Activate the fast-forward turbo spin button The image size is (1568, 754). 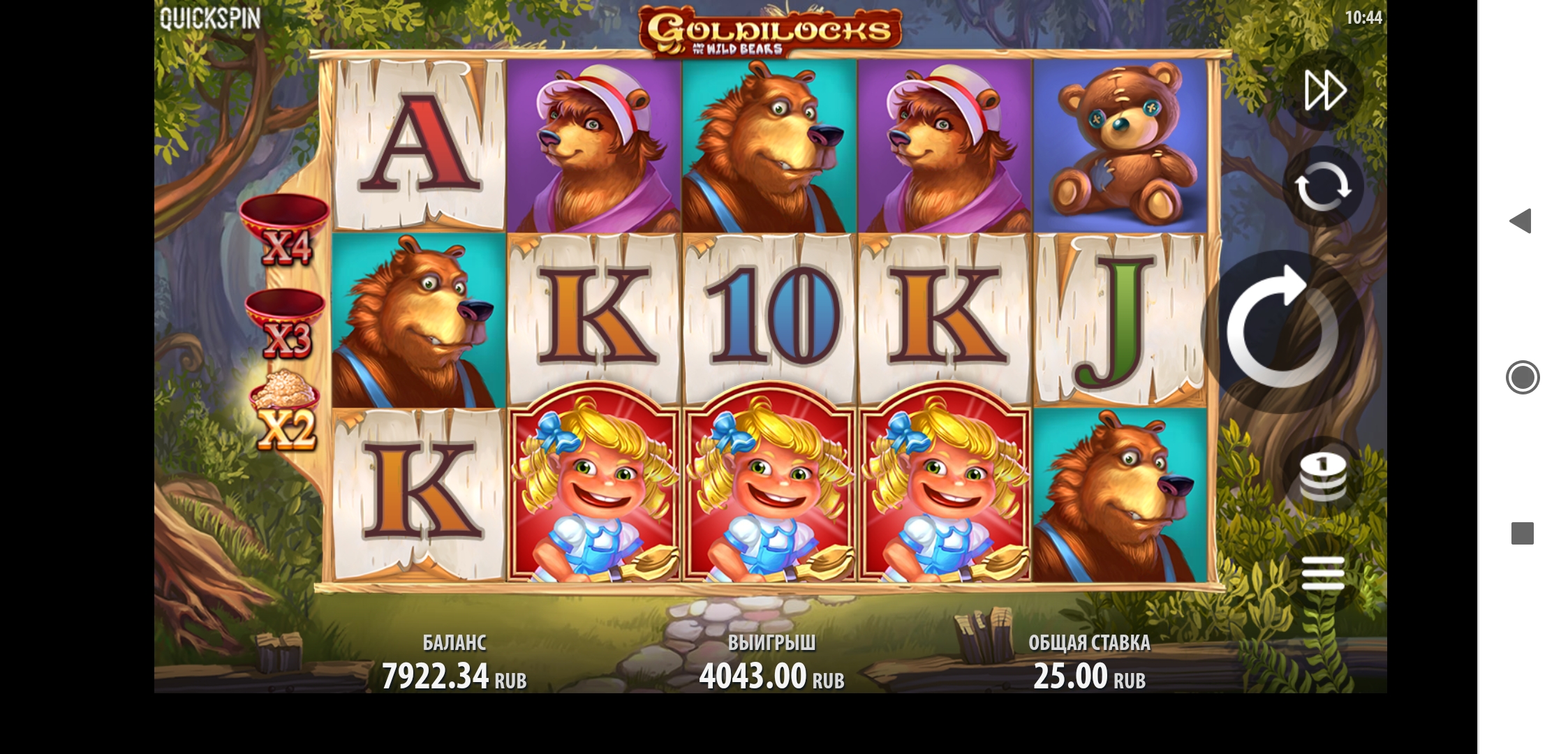pos(1324,90)
